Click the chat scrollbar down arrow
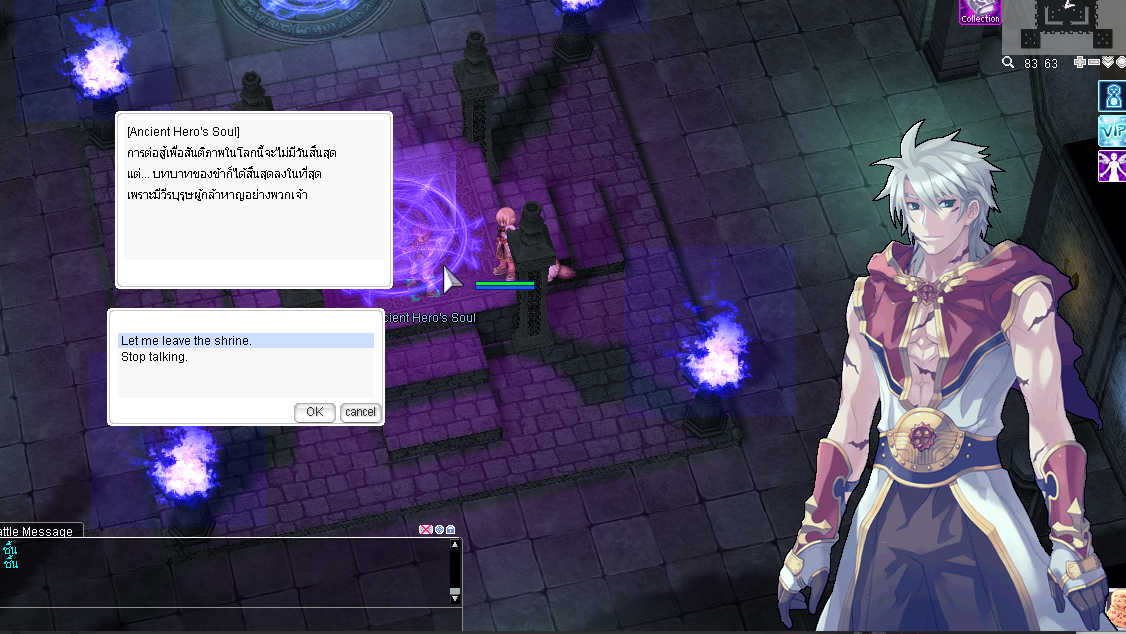The width and height of the screenshot is (1126, 634). 455,596
